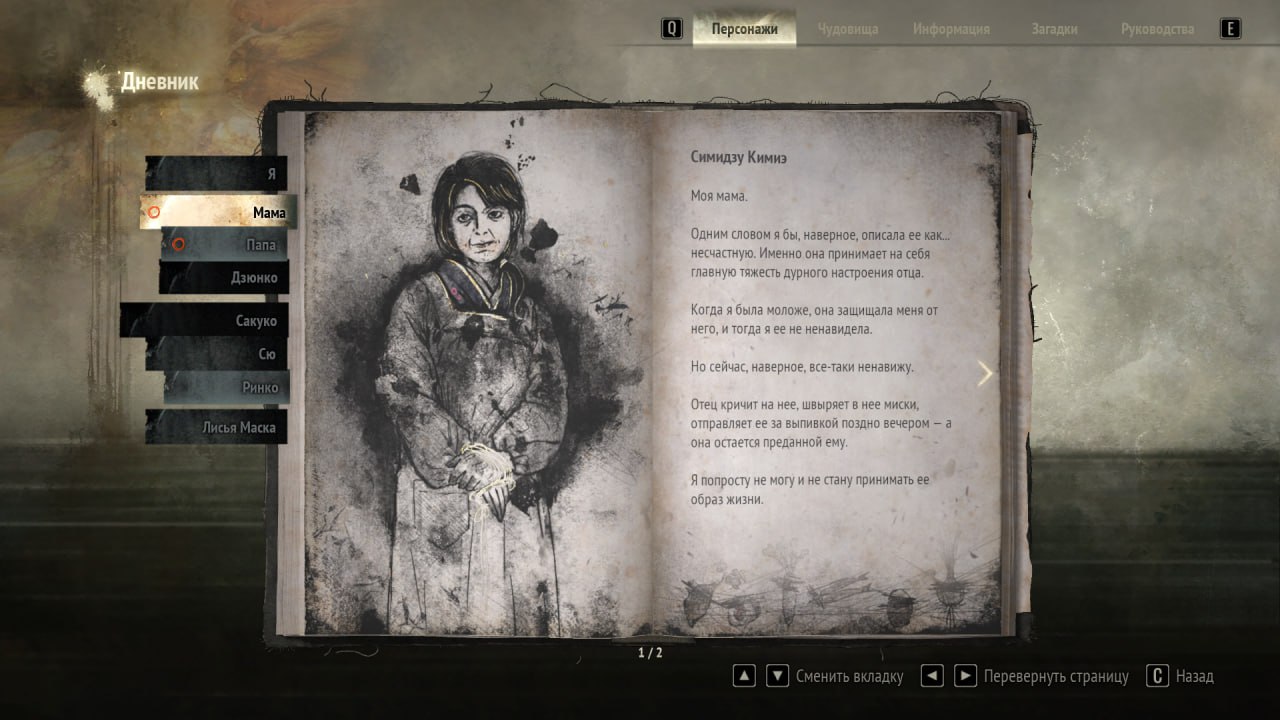Image resolution: width=1280 pixels, height=720 pixels.
Task: Select the Дзюнко entry
Action: click(225, 277)
